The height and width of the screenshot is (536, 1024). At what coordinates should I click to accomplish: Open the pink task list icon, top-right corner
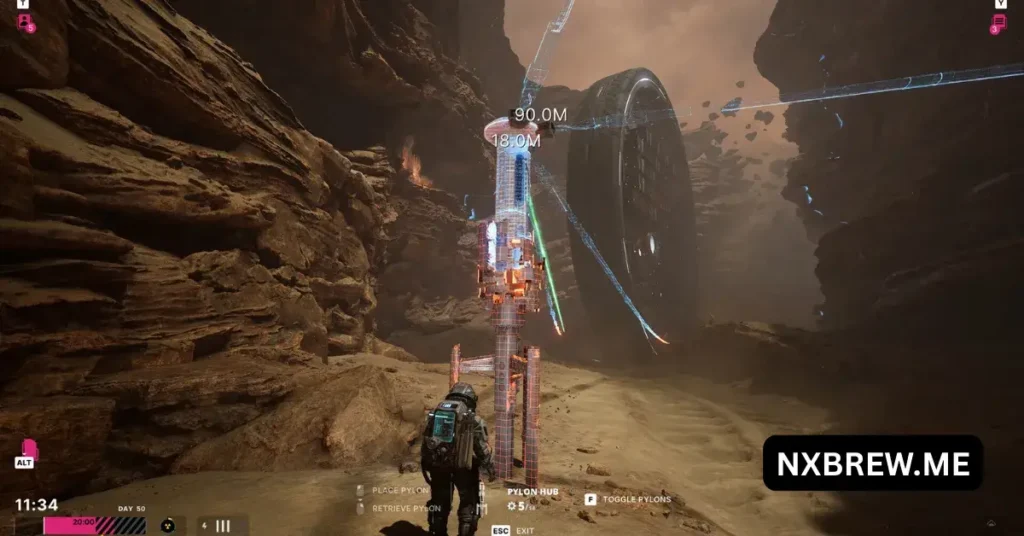coord(998,23)
